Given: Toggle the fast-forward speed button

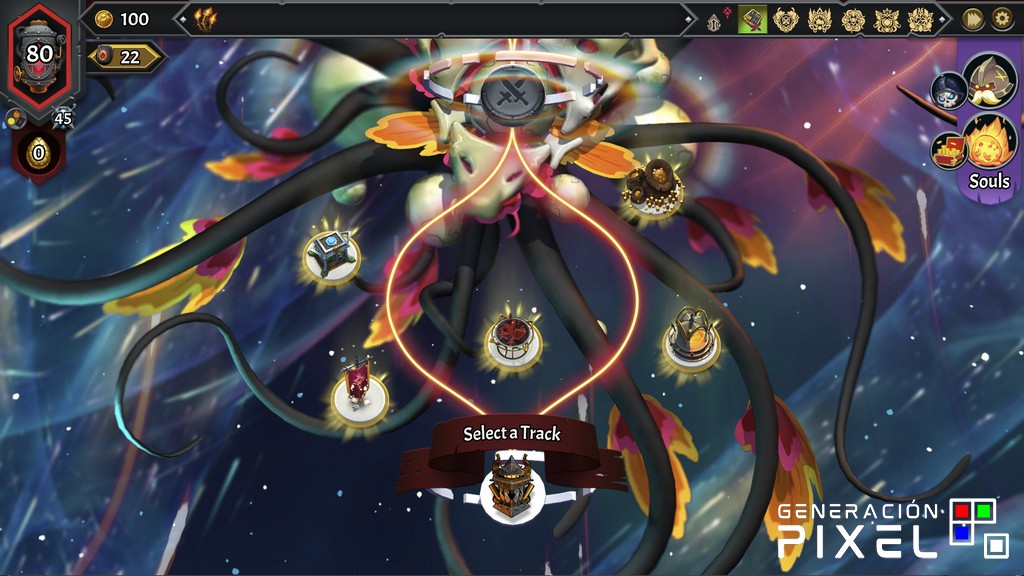Looking at the screenshot, I should coord(972,19).
